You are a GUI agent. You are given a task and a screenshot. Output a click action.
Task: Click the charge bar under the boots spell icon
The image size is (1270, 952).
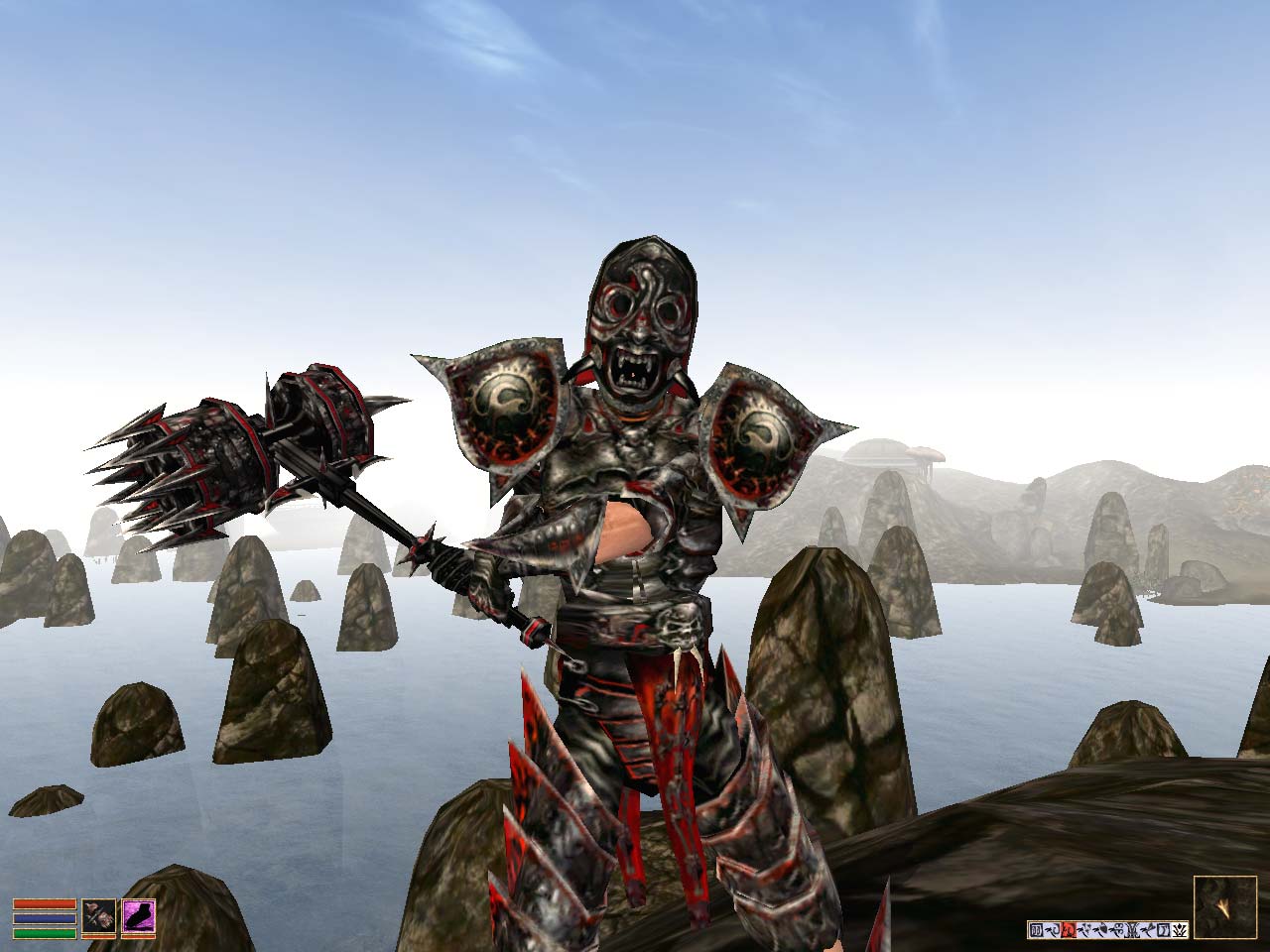[139, 936]
